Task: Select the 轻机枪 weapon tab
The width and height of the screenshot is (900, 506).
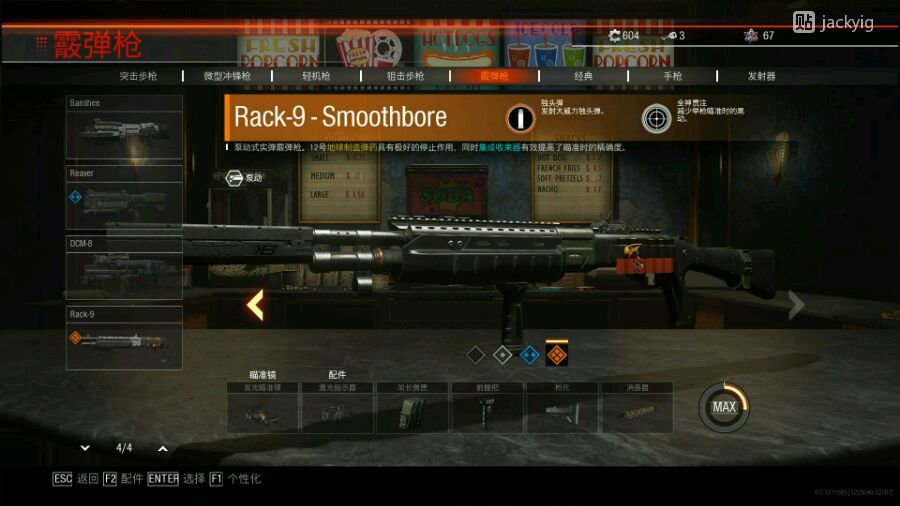Action: (x=316, y=76)
